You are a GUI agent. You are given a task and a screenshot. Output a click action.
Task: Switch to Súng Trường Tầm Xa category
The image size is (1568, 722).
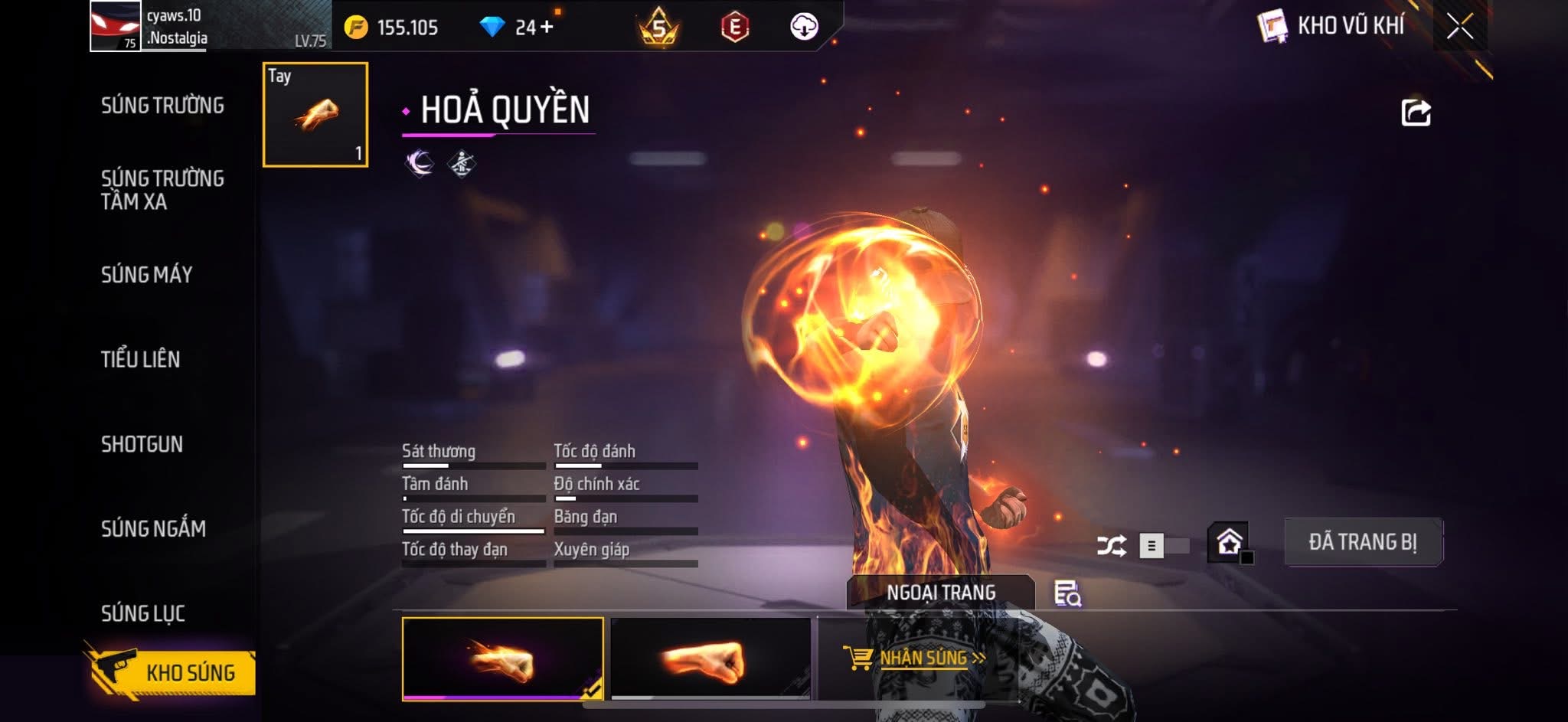tap(162, 190)
